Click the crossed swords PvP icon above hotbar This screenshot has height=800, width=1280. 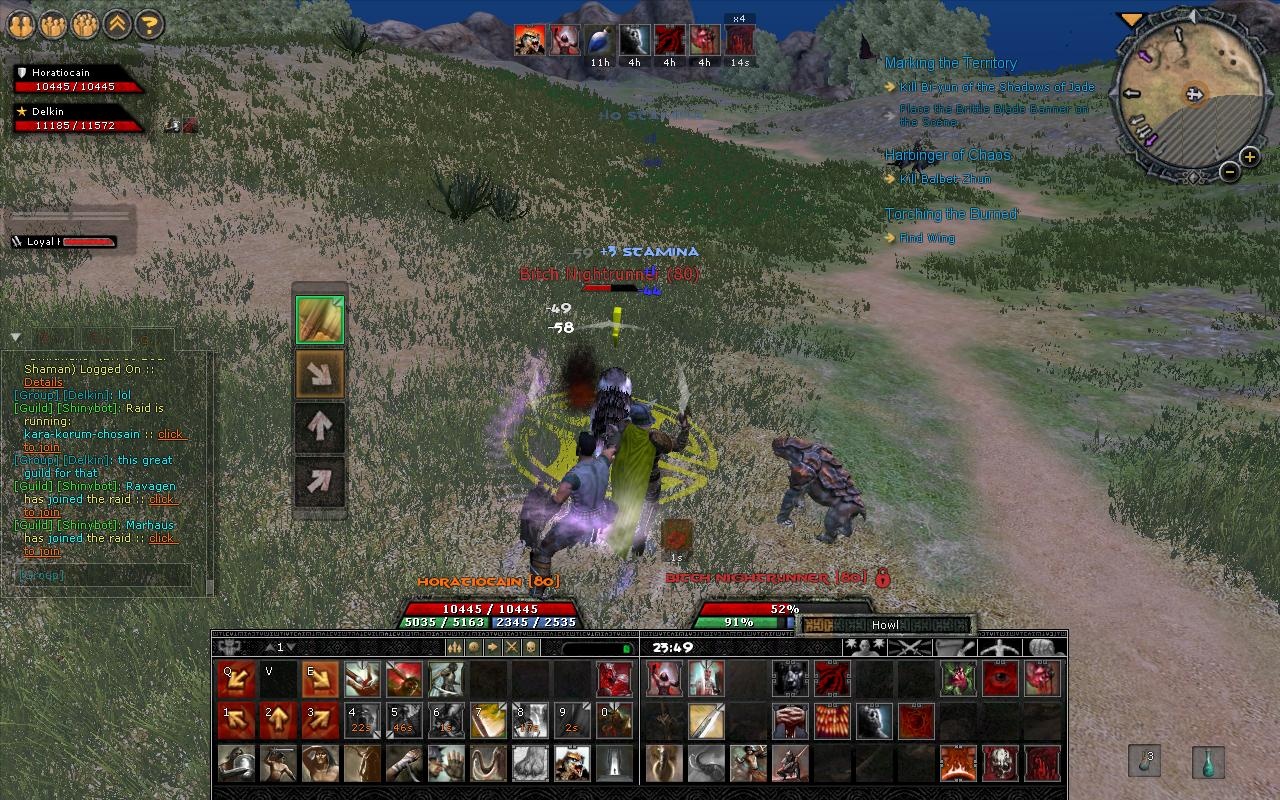tap(511, 646)
